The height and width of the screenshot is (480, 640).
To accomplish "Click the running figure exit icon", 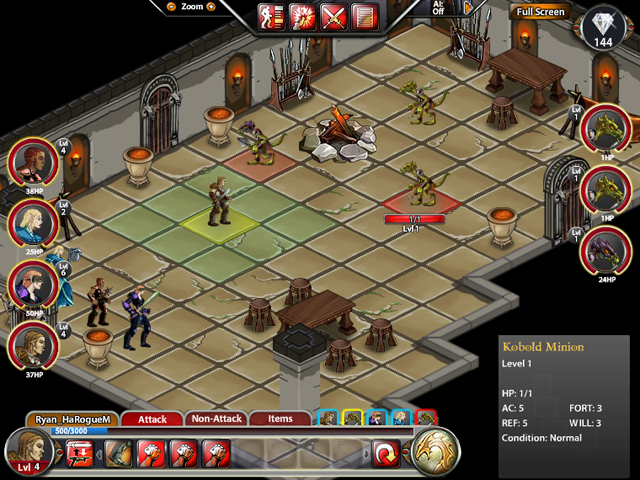I will point(271,16).
